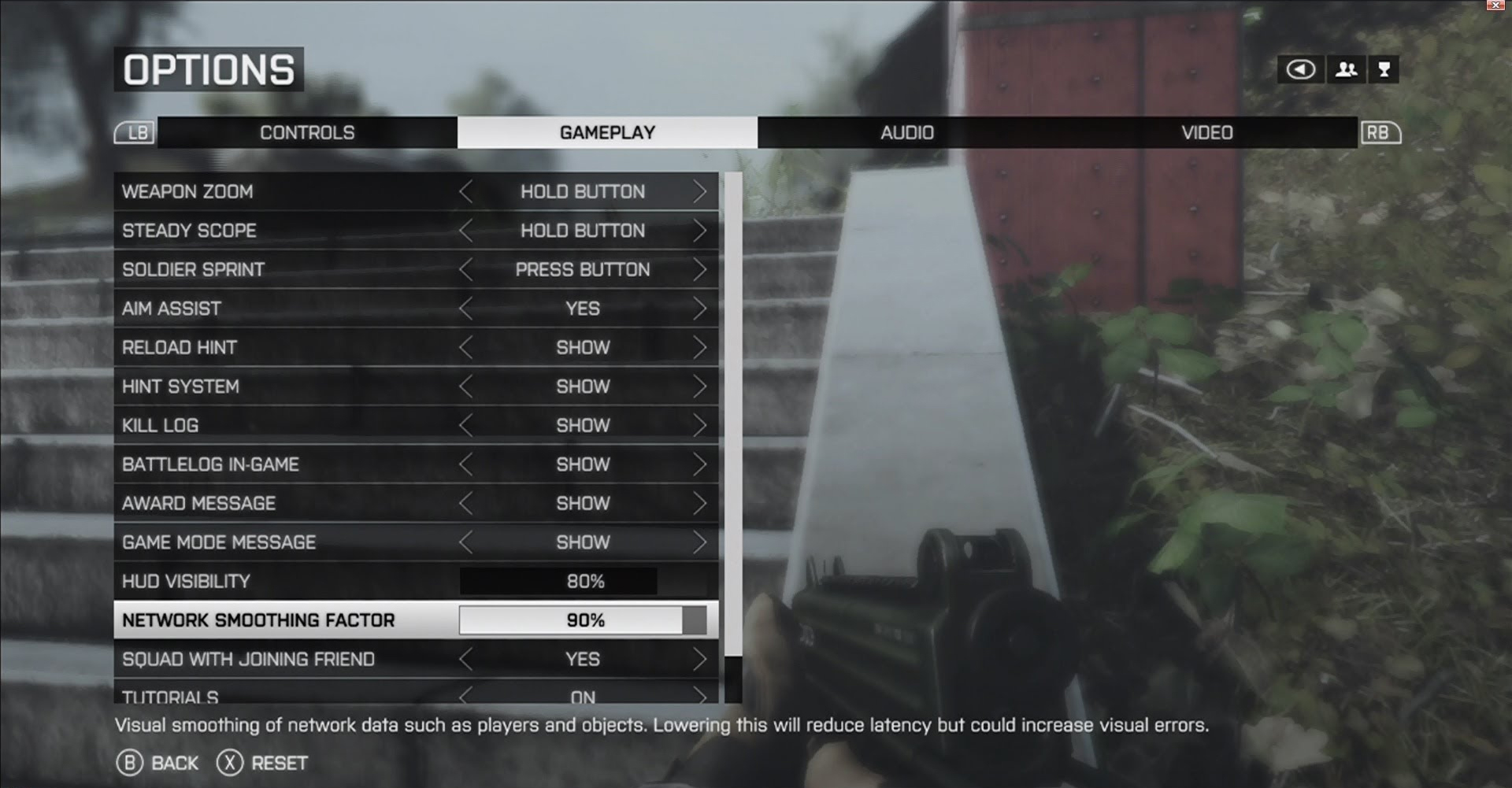Adjust the HUD Visibility slider bar

point(558,581)
